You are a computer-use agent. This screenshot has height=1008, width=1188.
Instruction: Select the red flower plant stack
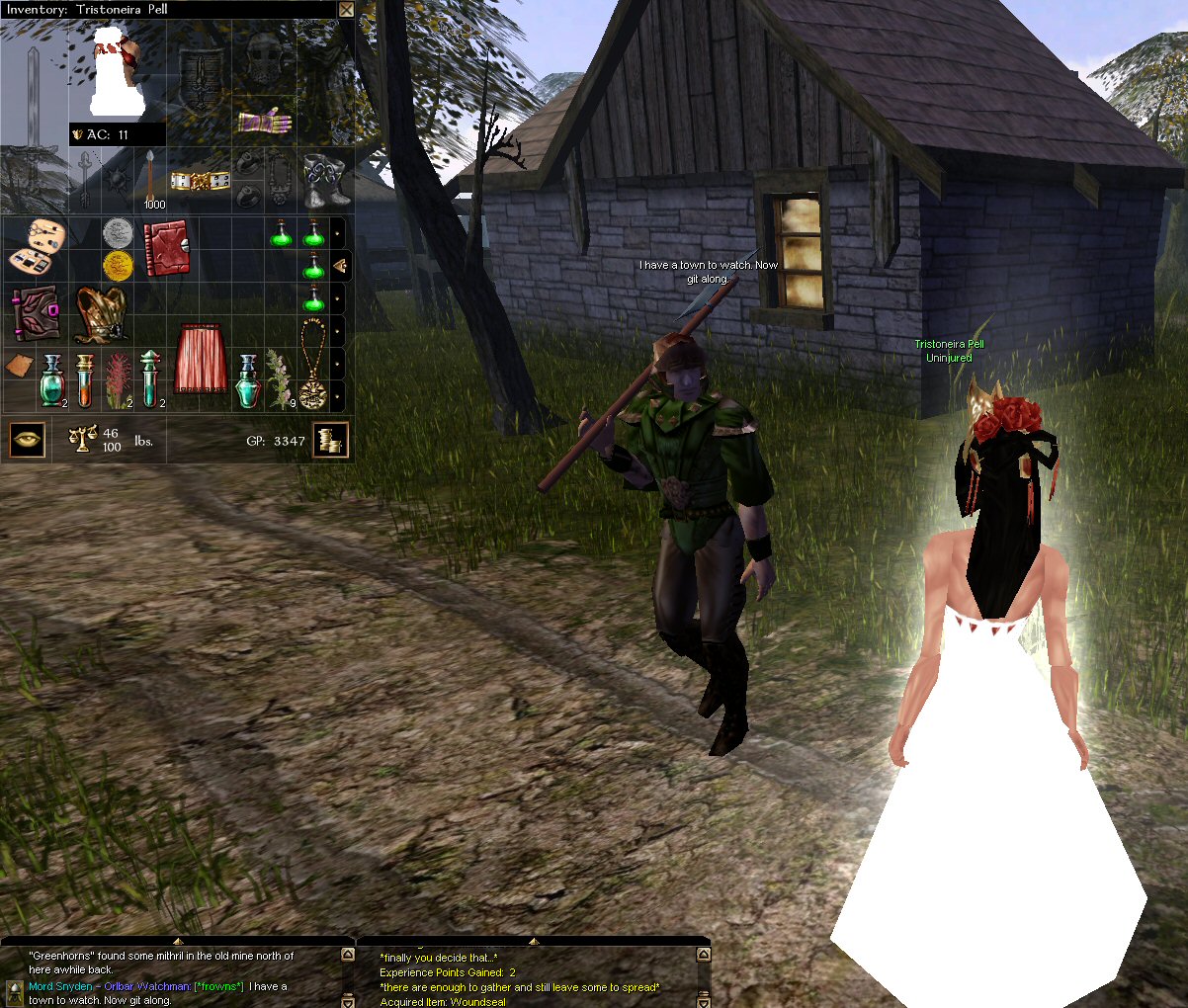coord(118,379)
